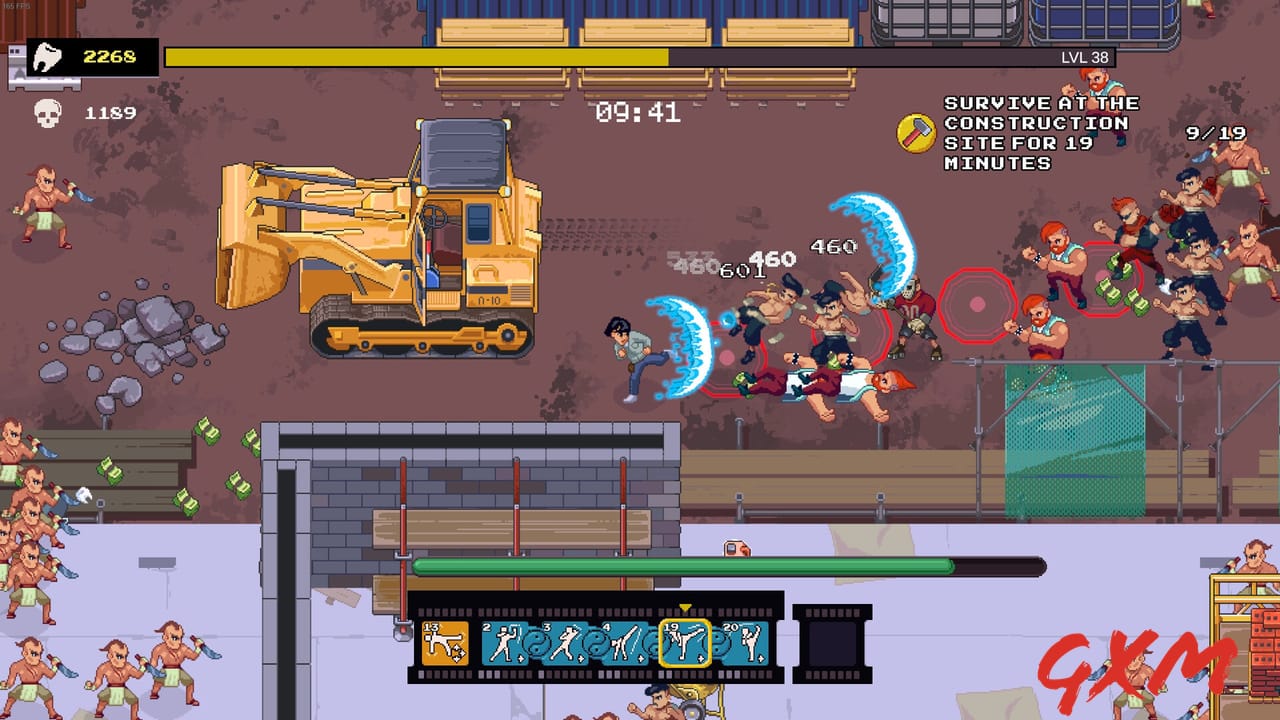Select the handstand kick move slot 4
Viewport: 1280px width, 720px height.
coord(625,642)
